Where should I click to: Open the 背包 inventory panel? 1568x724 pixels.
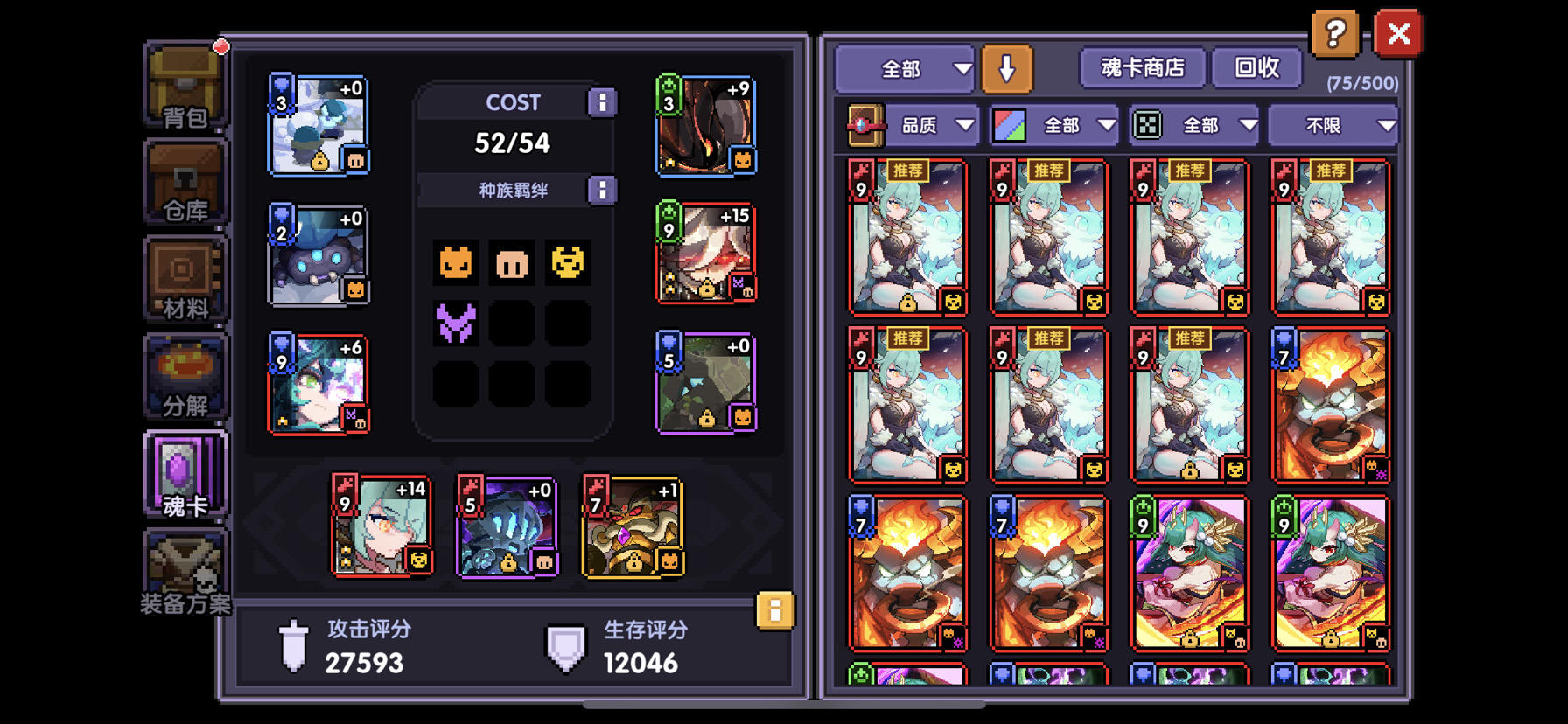pyautogui.click(x=184, y=83)
